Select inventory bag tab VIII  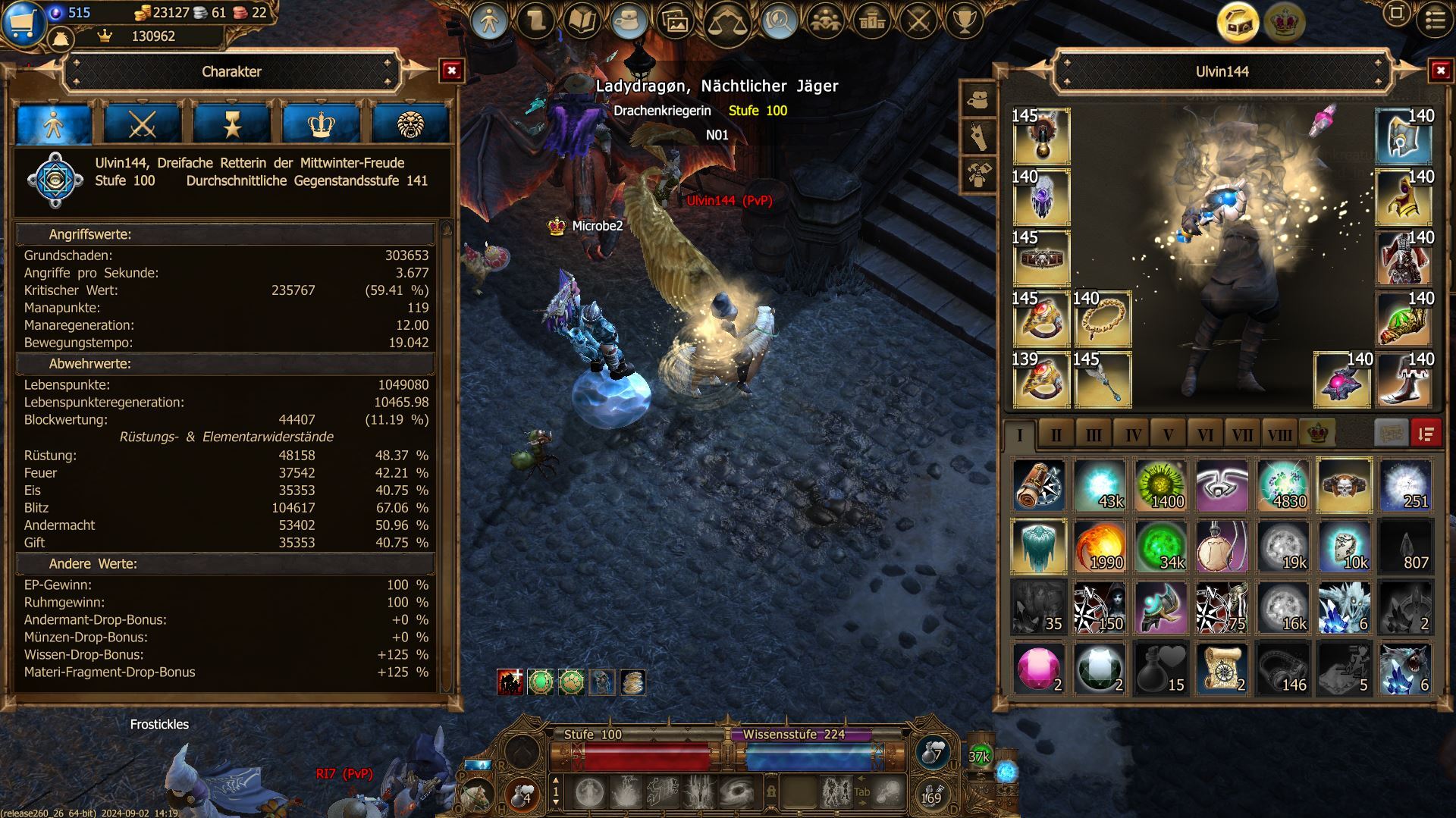coord(1279,435)
